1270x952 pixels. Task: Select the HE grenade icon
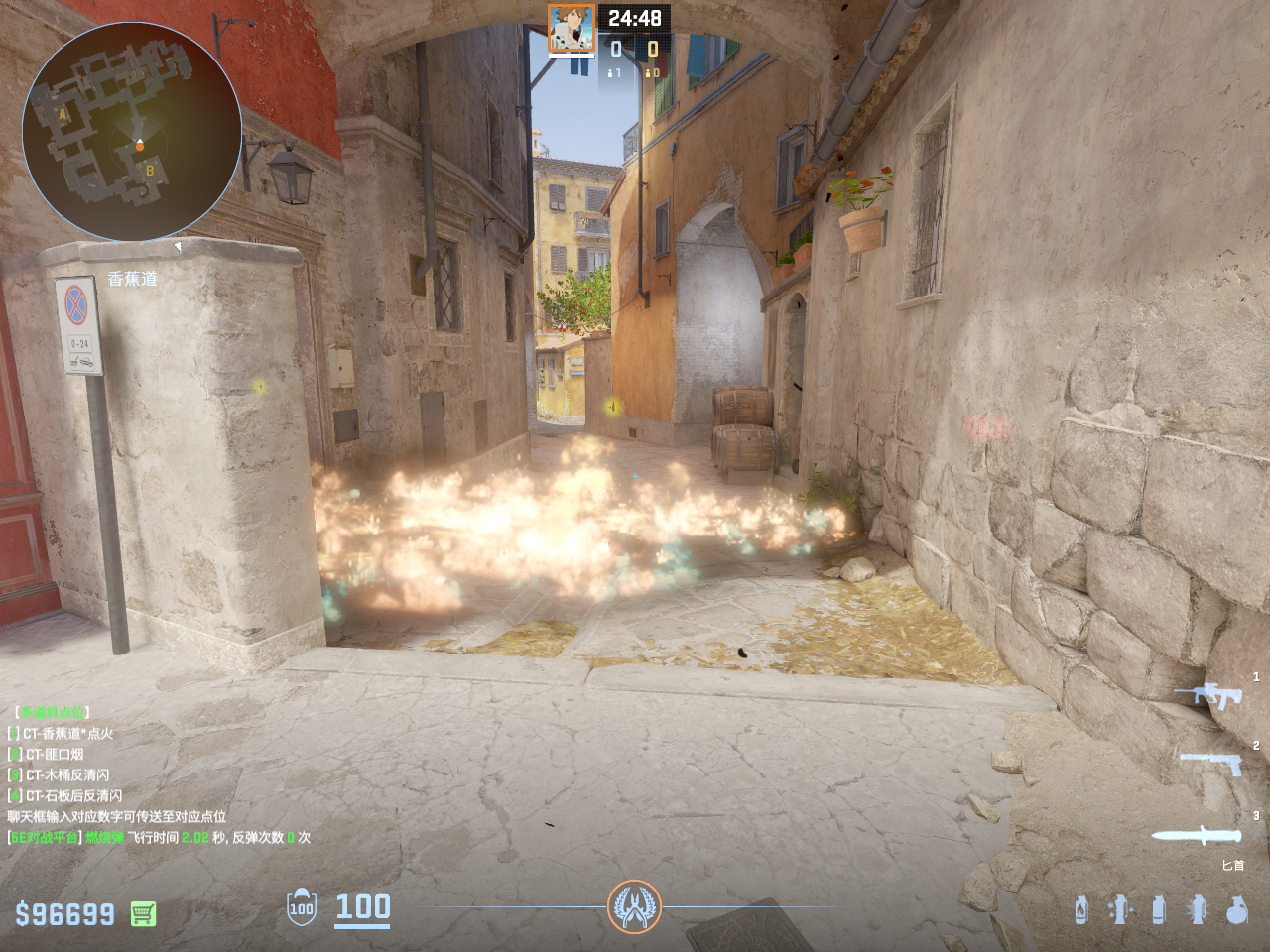1236,909
